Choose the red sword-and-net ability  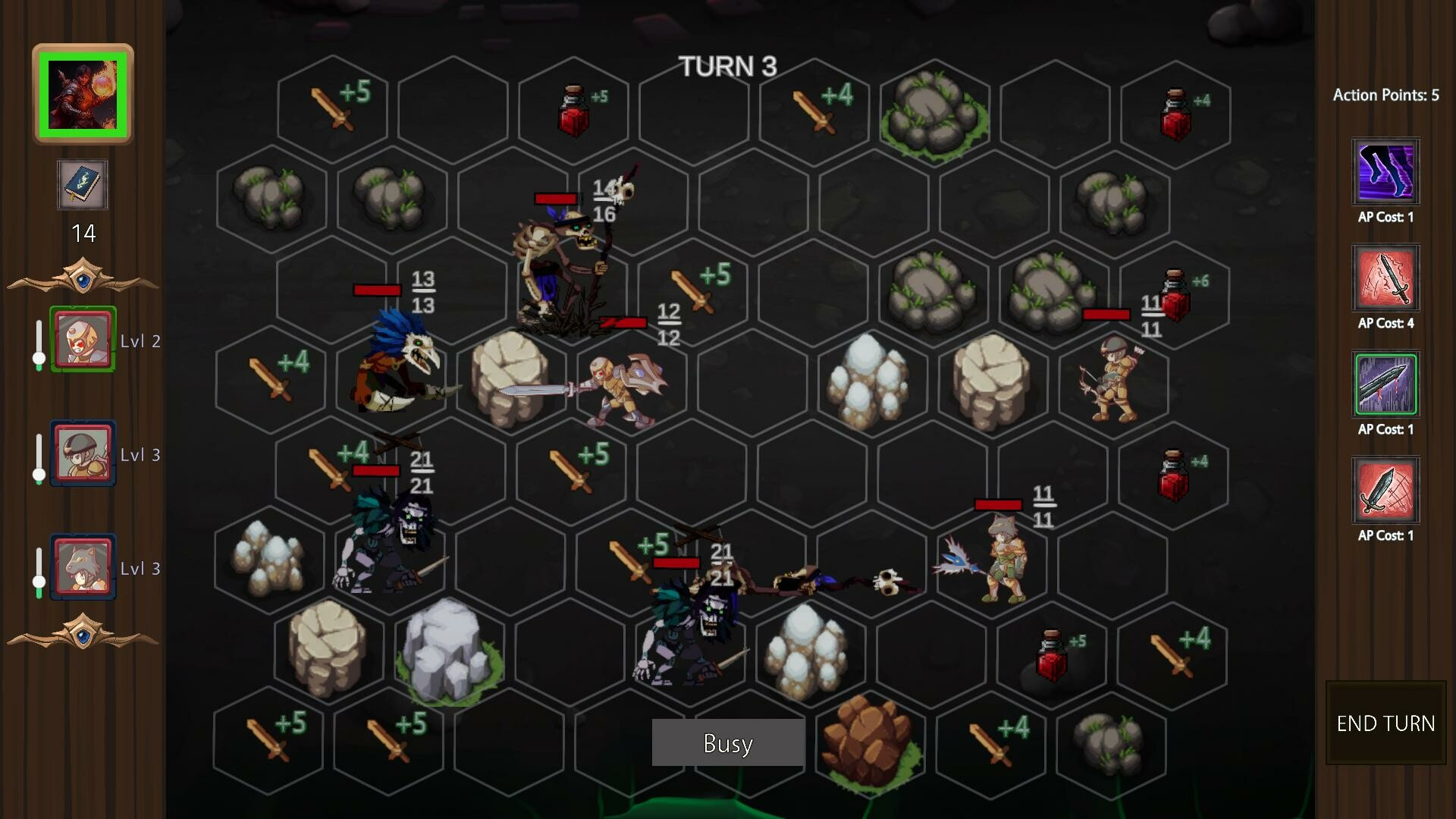(x=1385, y=491)
